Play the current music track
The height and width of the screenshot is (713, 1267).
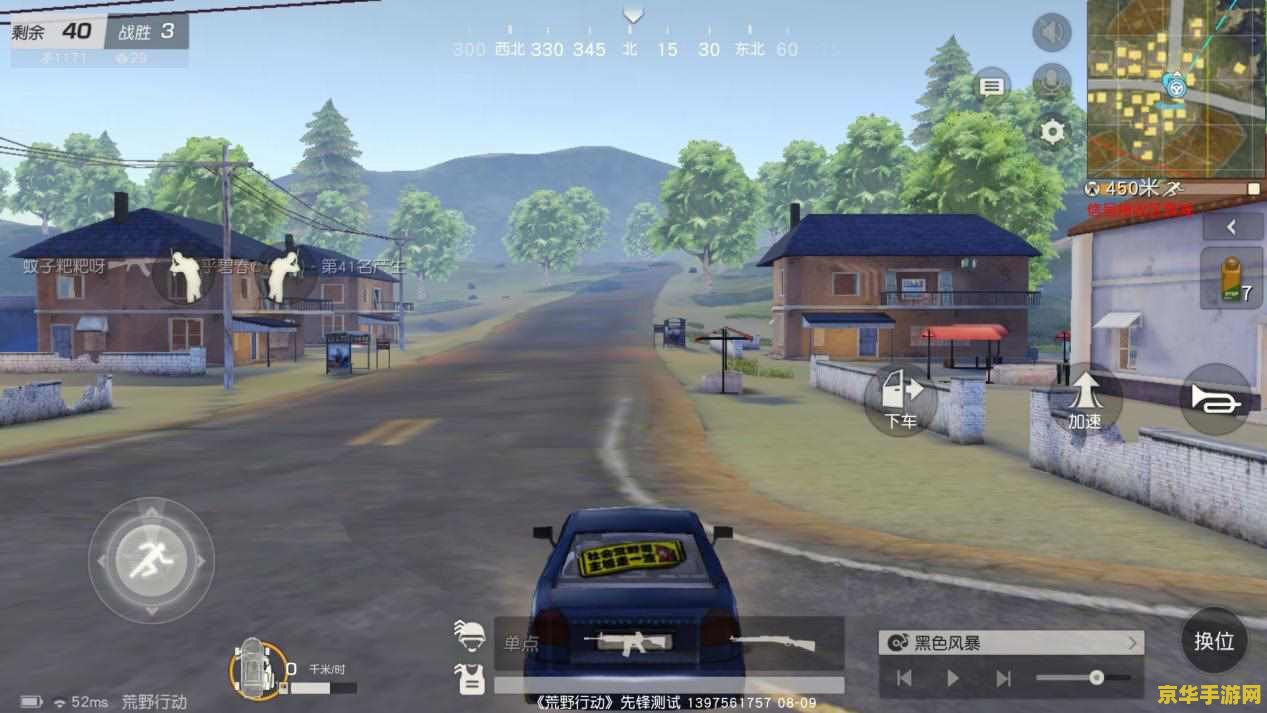(x=952, y=679)
